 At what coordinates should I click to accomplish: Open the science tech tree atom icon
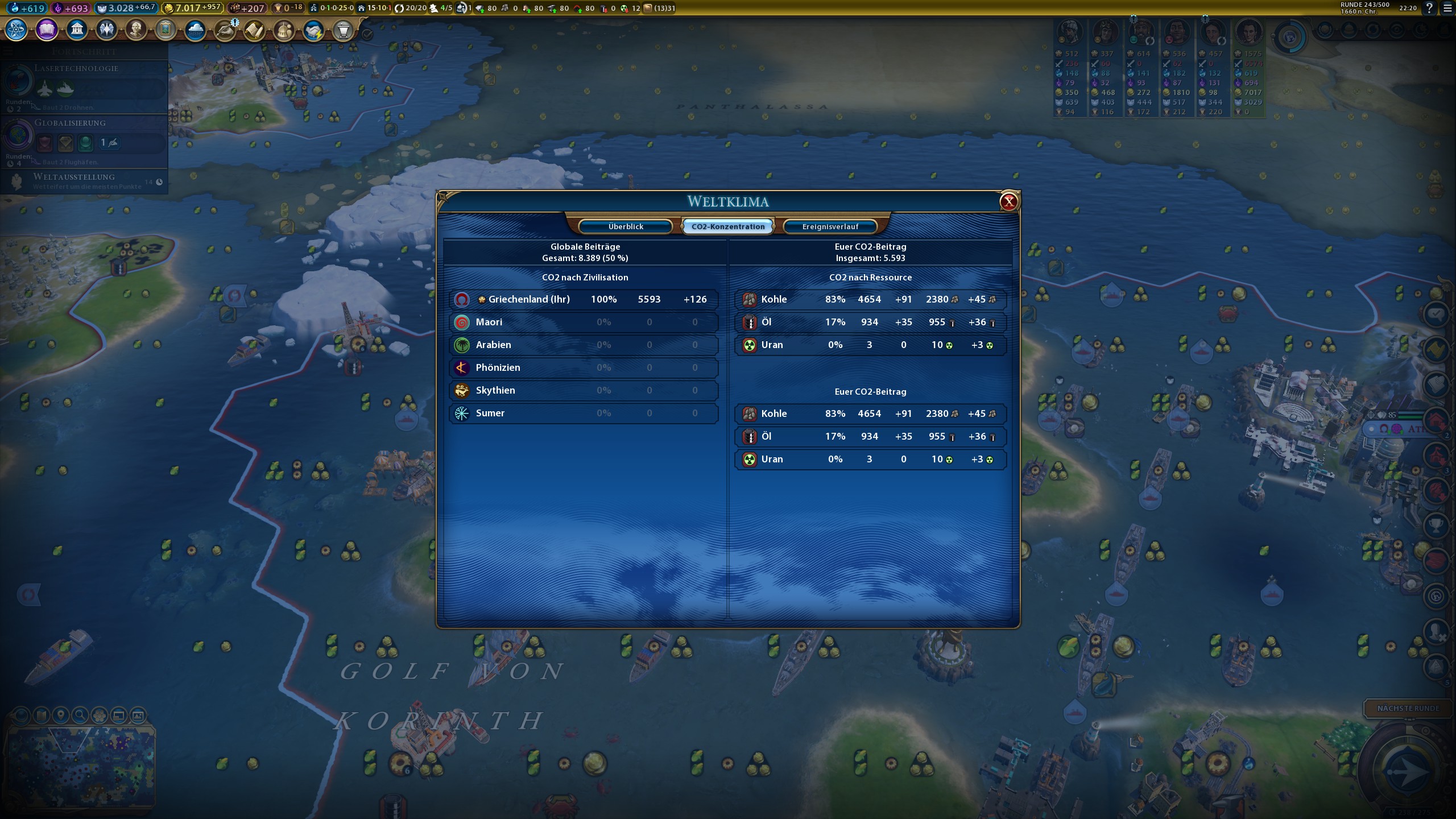16,29
